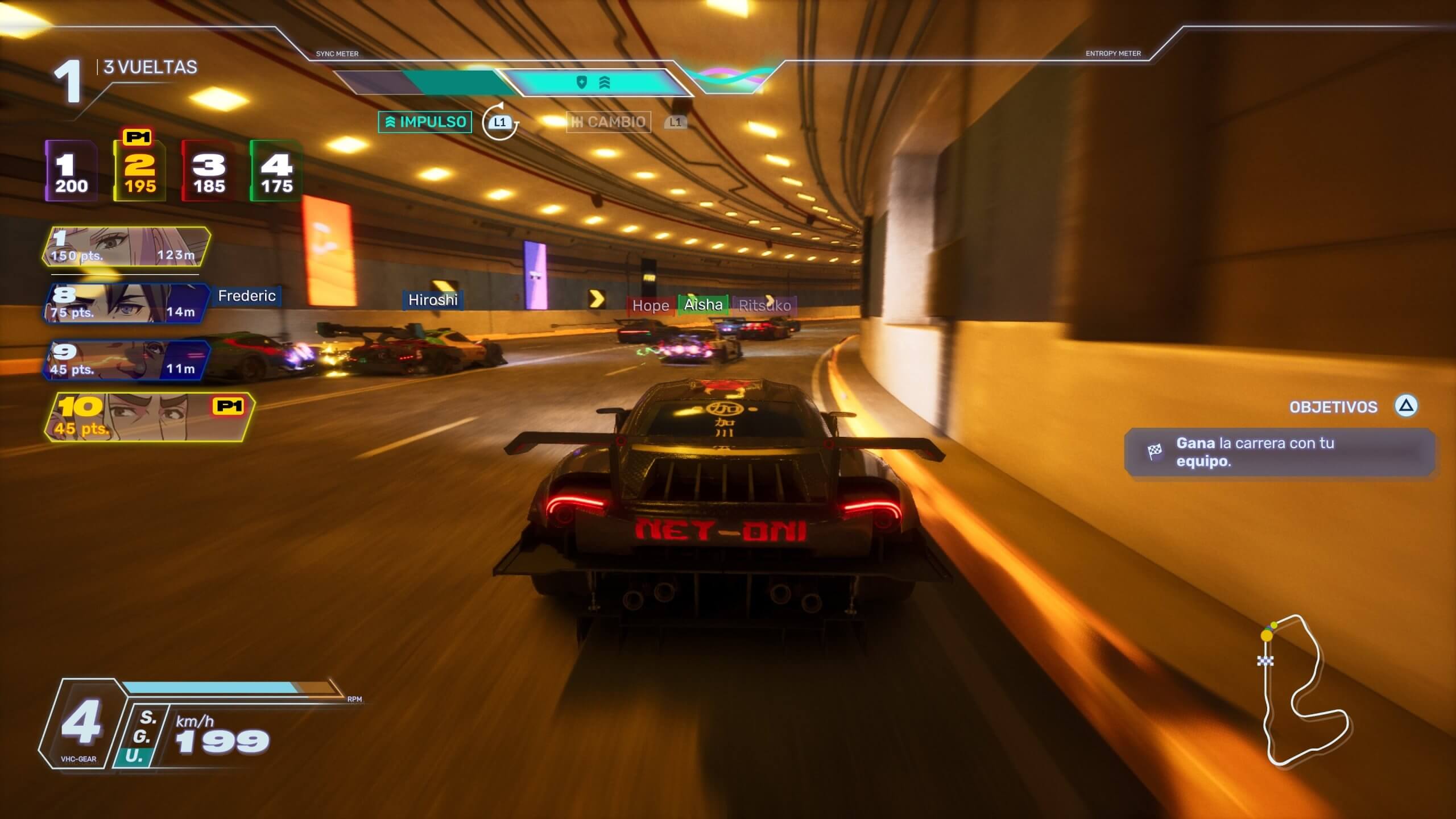Click the Hiroshi racer name tag

tap(433, 300)
